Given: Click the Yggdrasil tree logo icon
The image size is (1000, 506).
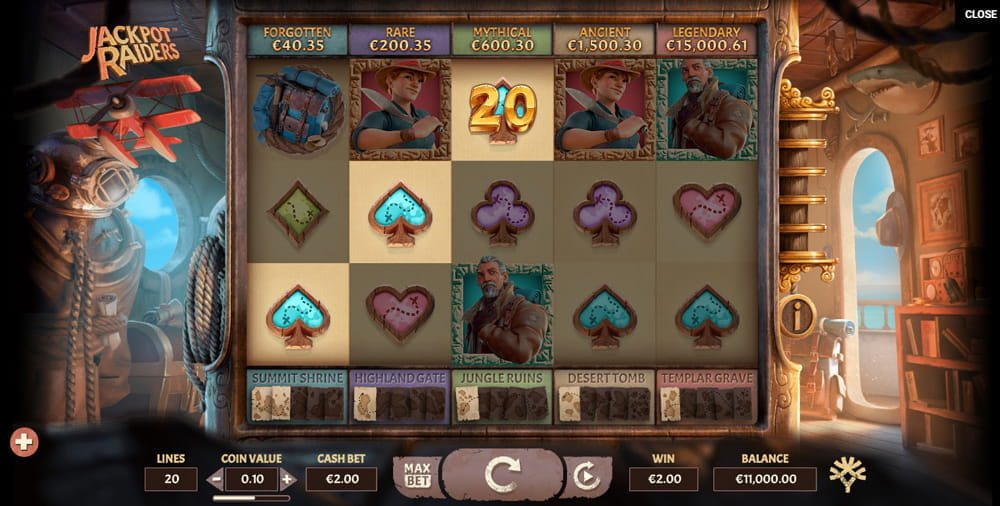Looking at the screenshot, I should (846, 475).
